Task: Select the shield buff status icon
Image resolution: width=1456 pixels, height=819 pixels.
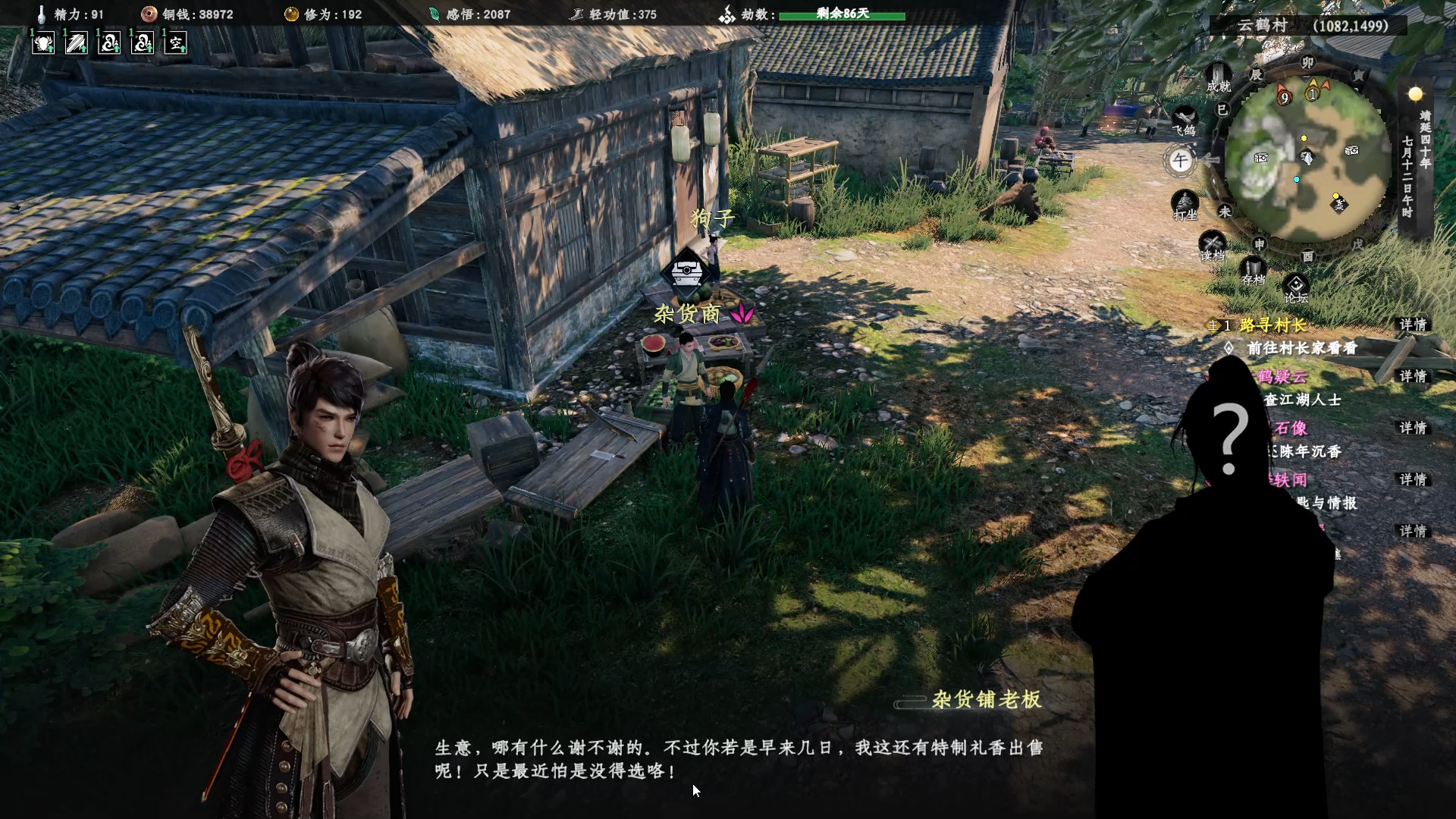Action: [43, 43]
